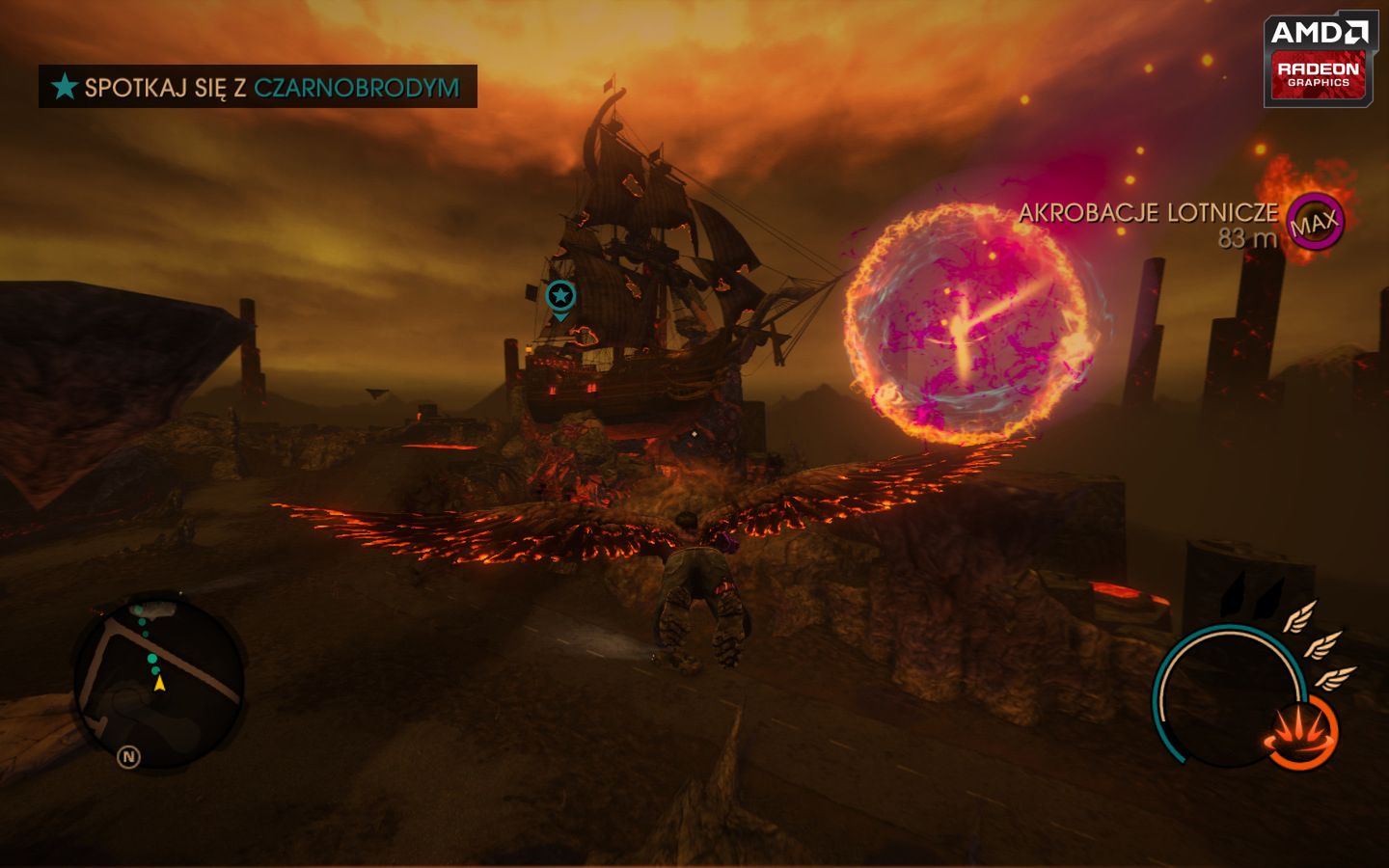1389x868 pixels.
Task: Click the N compass marker on the minimap
Action: pyautogui.click(x=126, y=756)
